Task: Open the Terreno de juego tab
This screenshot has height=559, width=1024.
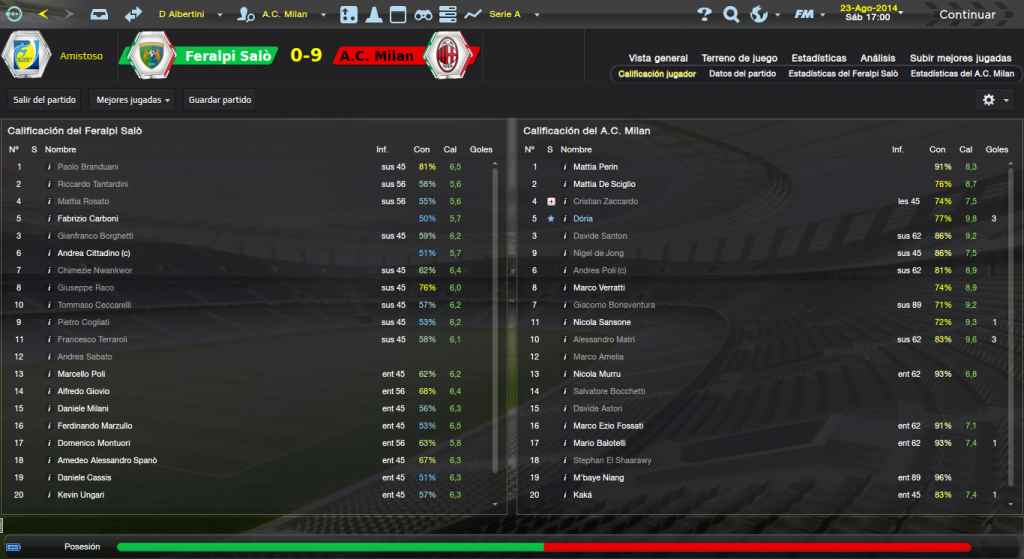Action: 739,58
